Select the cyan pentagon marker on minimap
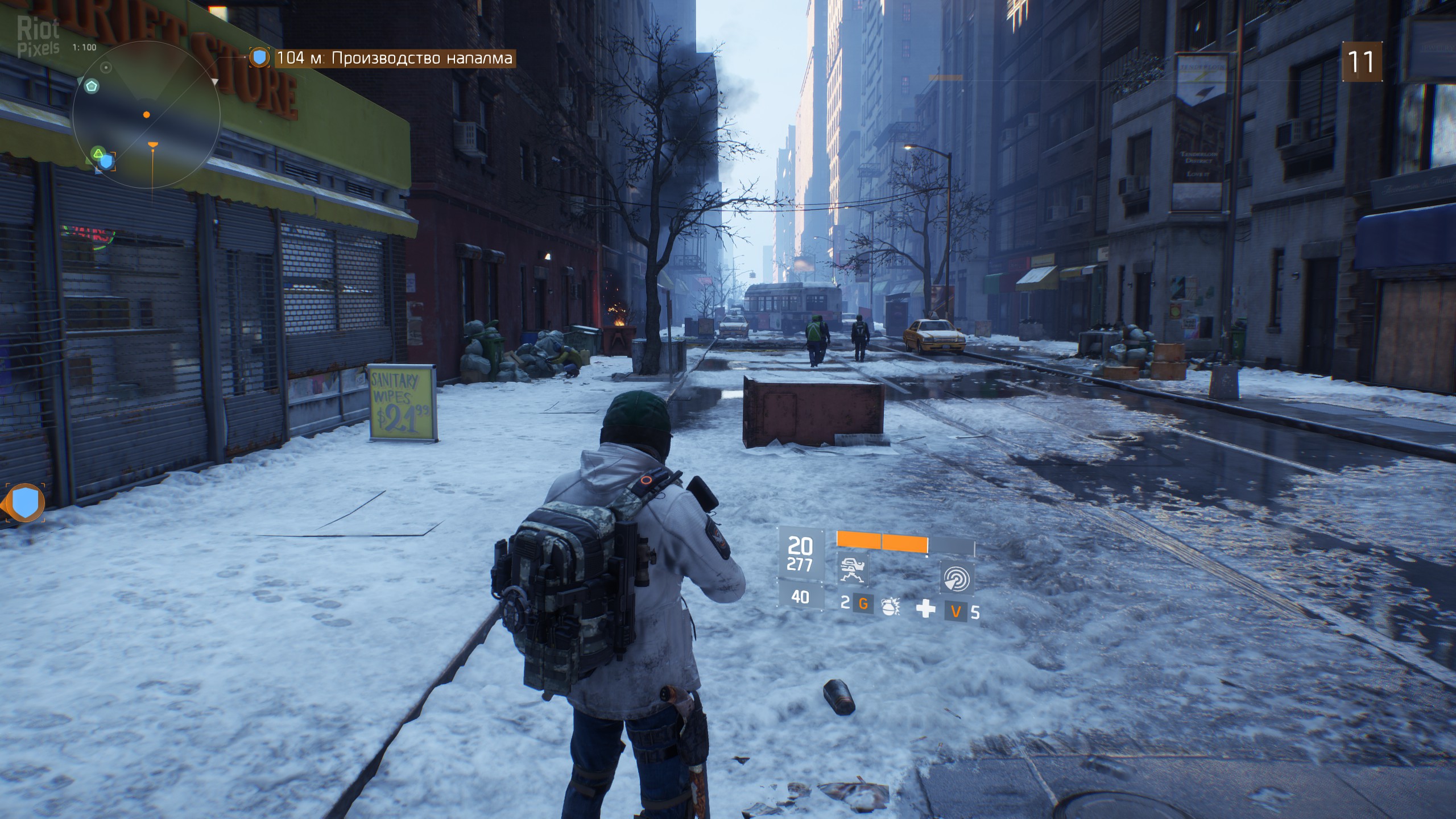Screen dimensions: 1456x819 pos(91,86)
